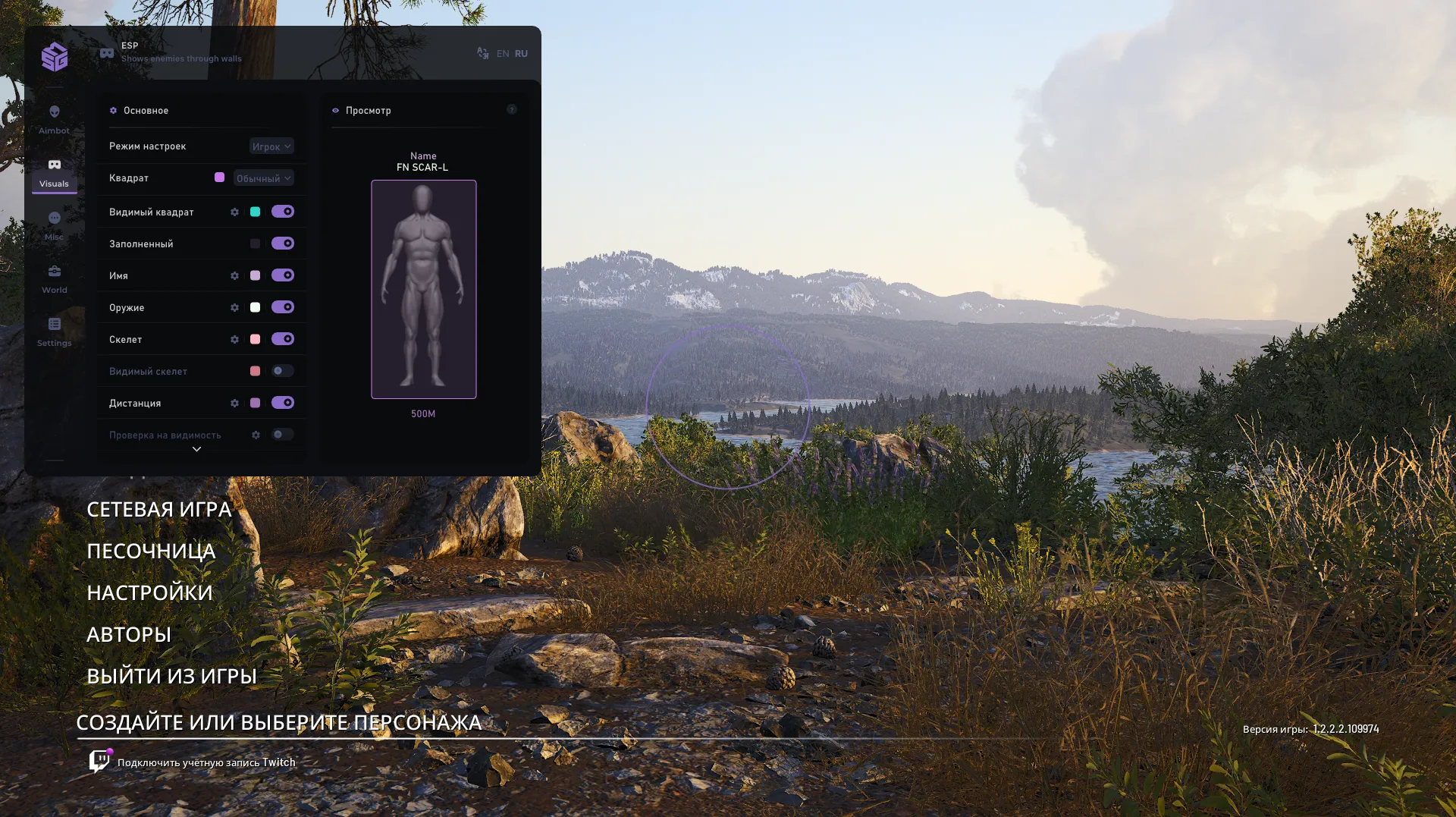Viewport: 1456px width, 817px height.
Task: Open the НАСТРОЙКИ game settings
Action: click(x=149, y=593)
